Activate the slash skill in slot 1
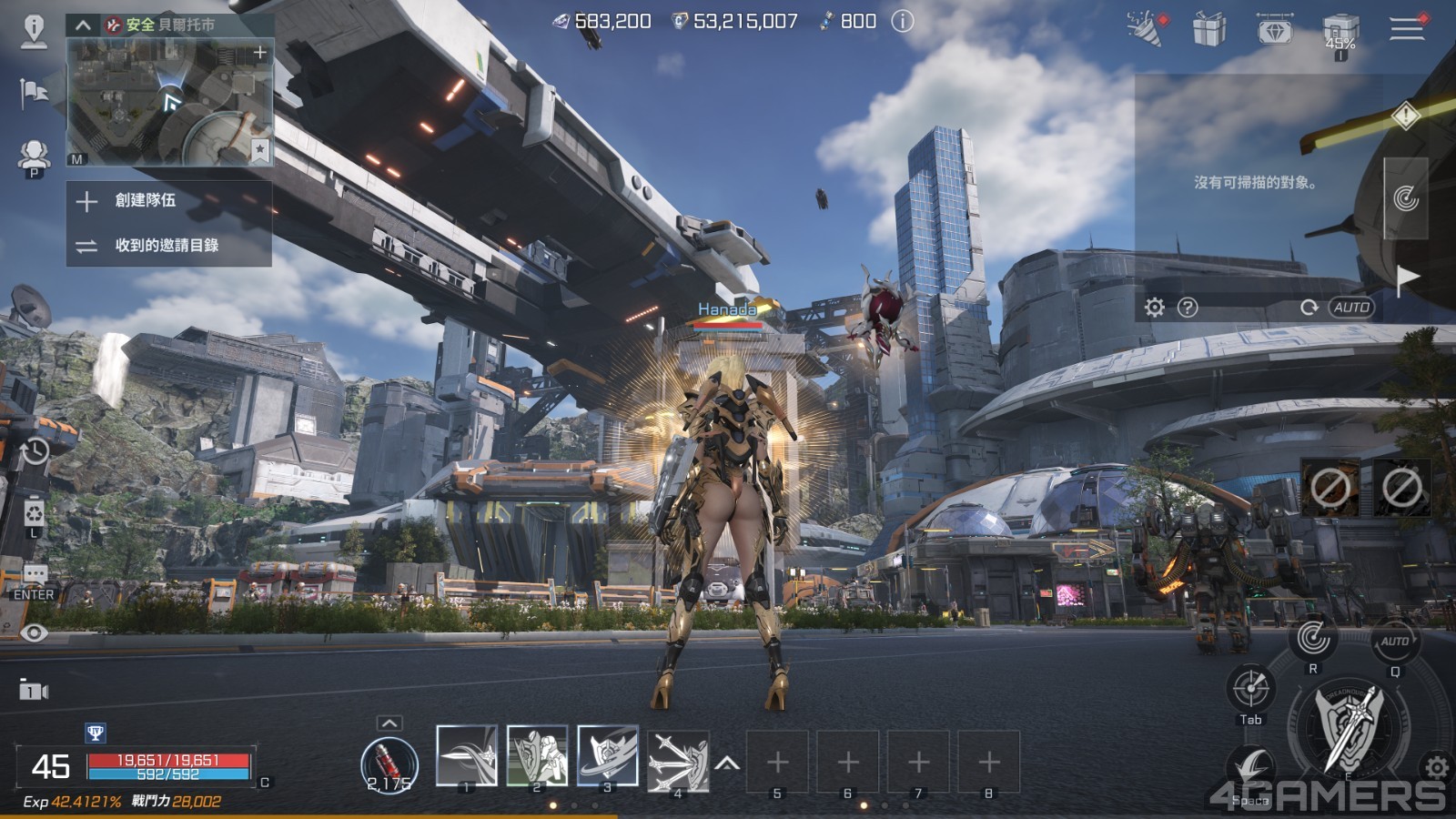The image size is (1456, 819). (466, 755)
